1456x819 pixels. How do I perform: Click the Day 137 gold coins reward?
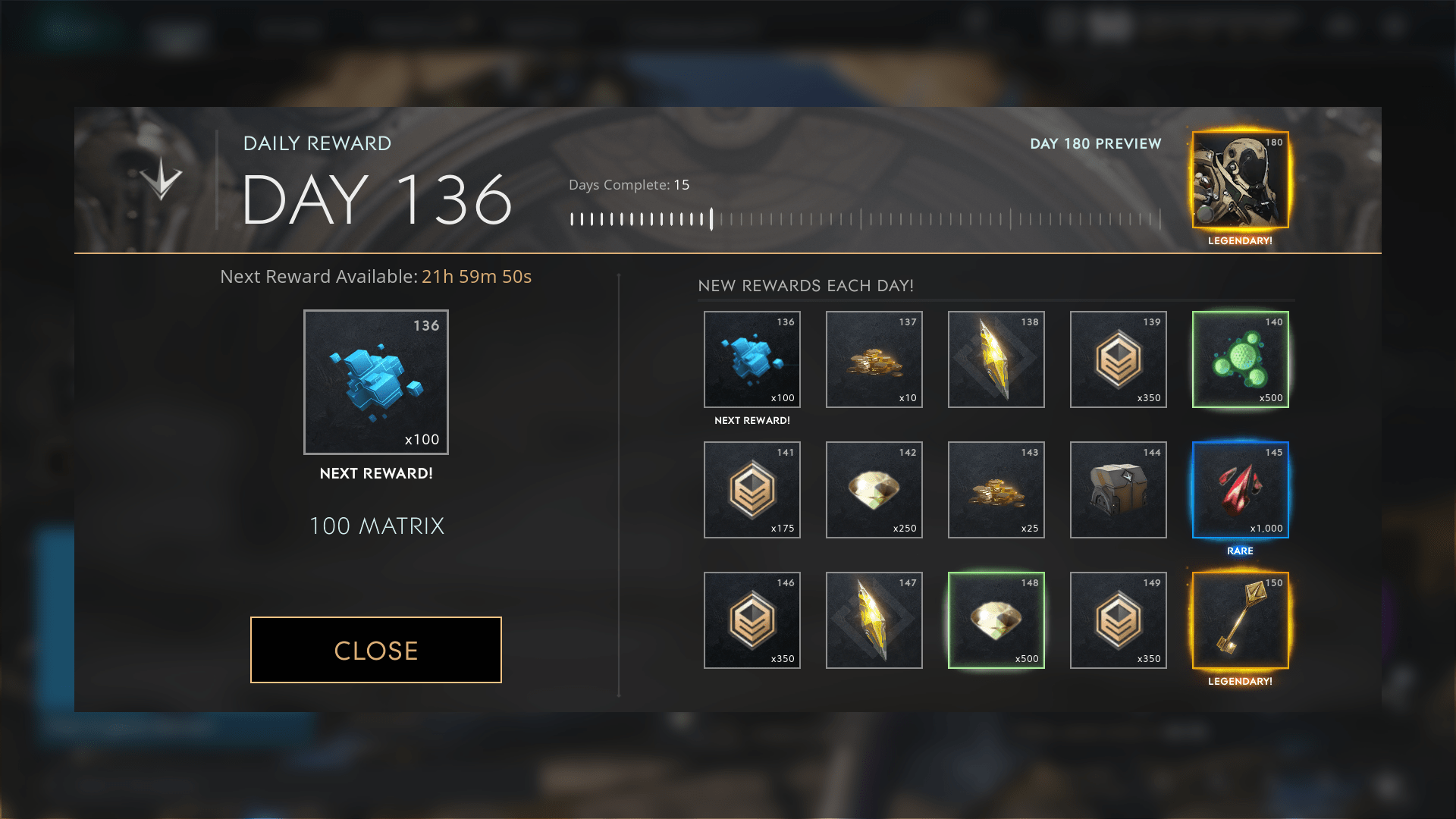coord(874,359)
